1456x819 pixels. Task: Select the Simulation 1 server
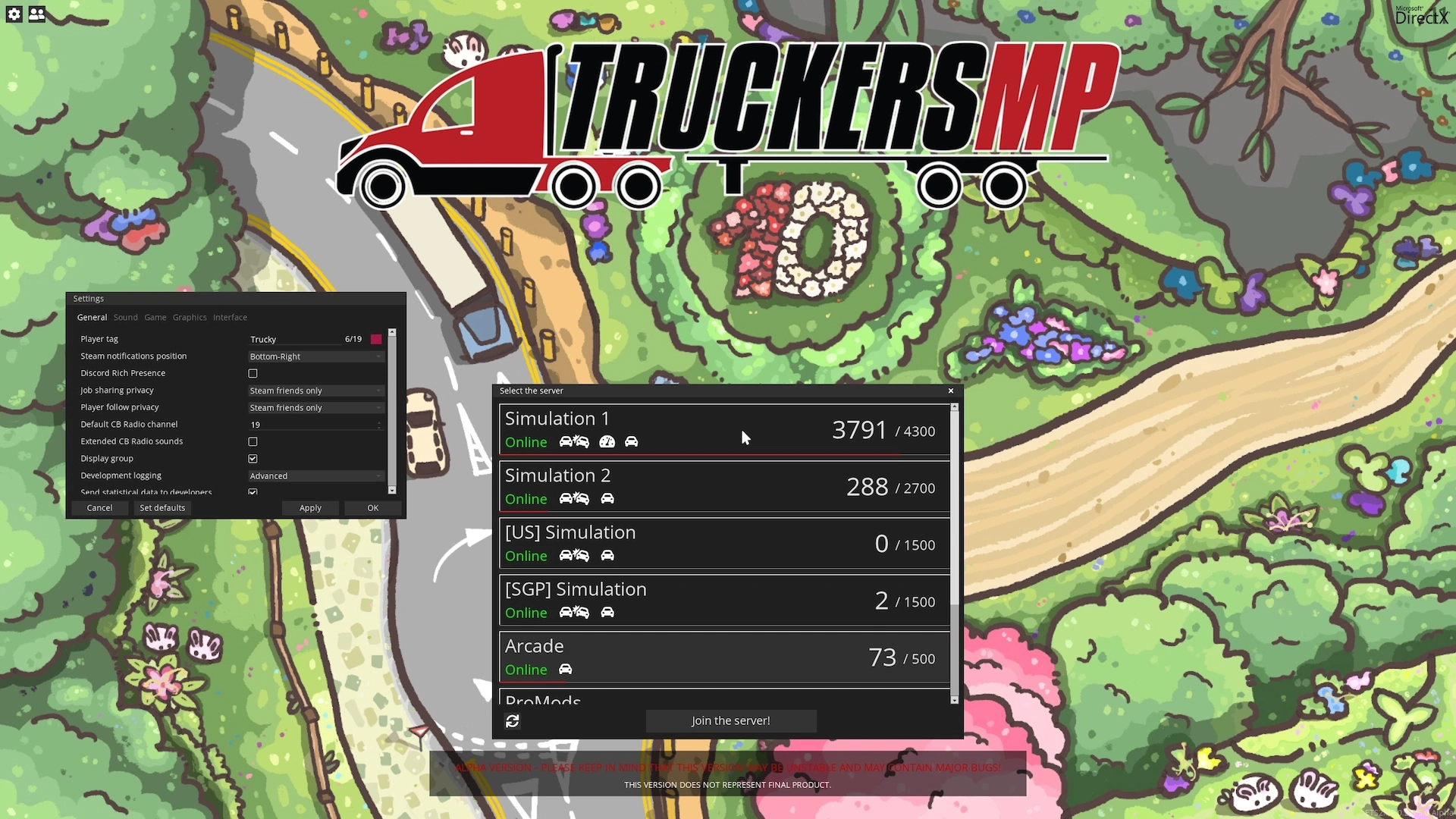pos(724,430)
